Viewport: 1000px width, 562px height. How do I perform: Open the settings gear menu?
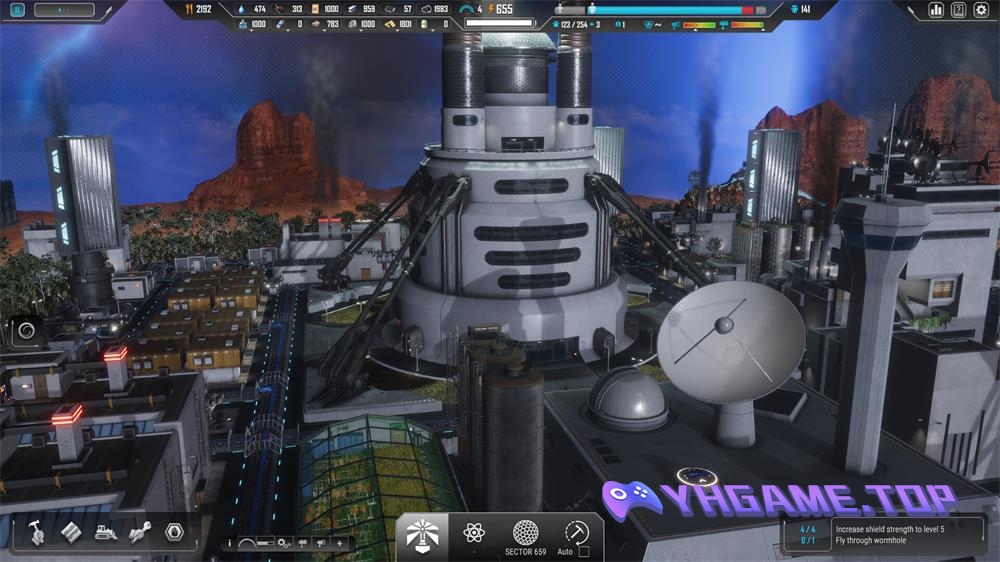(981, 10)
